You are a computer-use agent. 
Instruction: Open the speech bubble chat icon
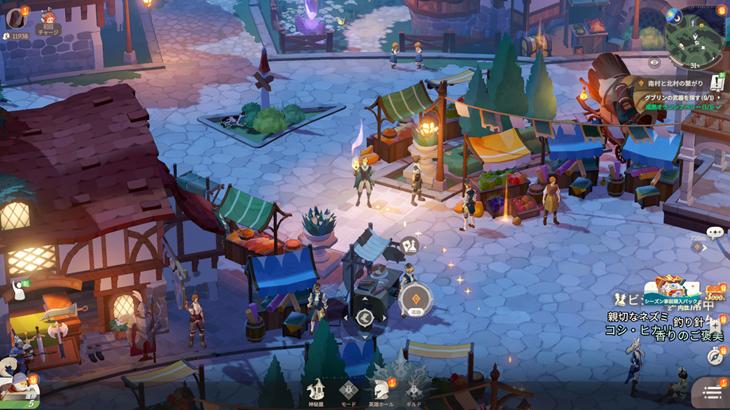pyautogui.click(x=714, y=232)
